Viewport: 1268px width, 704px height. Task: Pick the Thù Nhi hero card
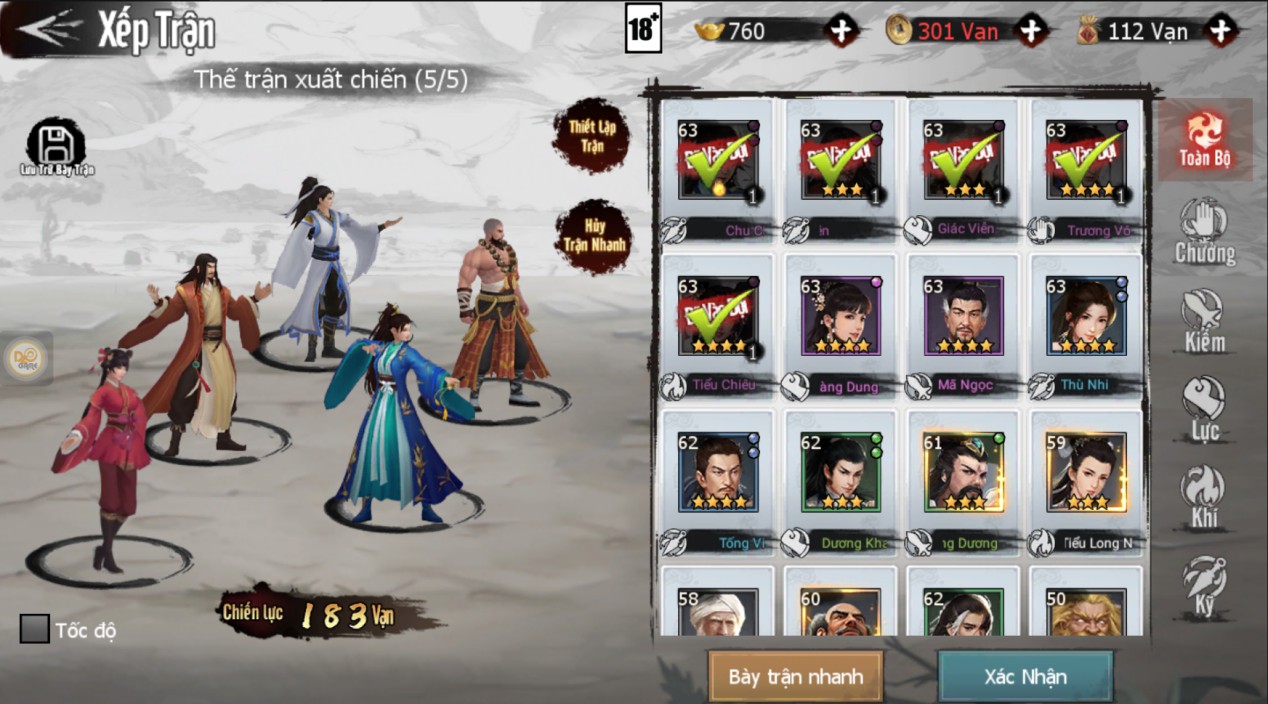pyautogui.click(x=1086, y=318)
